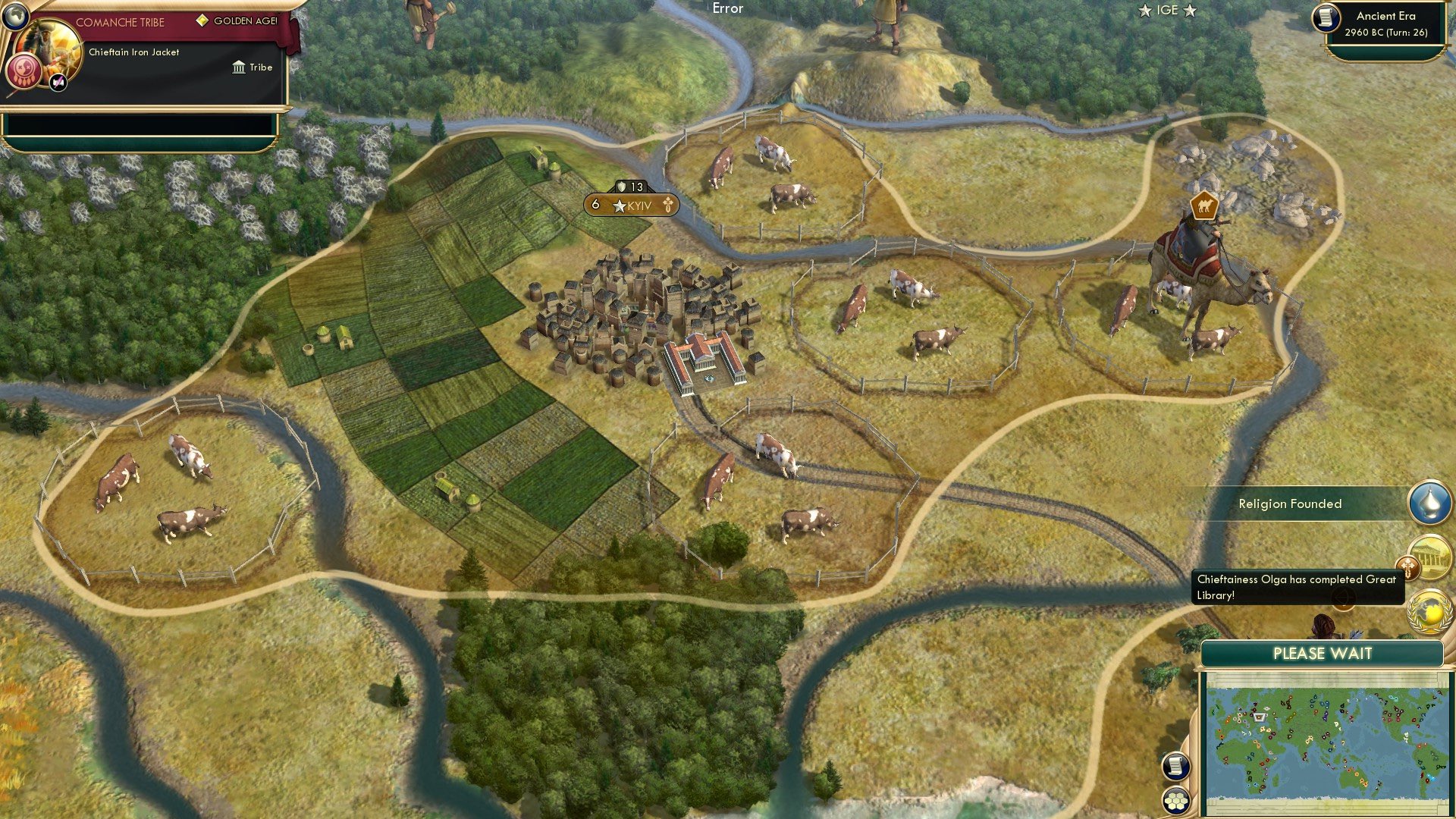Click the globe icon in the top-left corner
The height and width of the screenshot is (819, 1456).
point(16,16)
